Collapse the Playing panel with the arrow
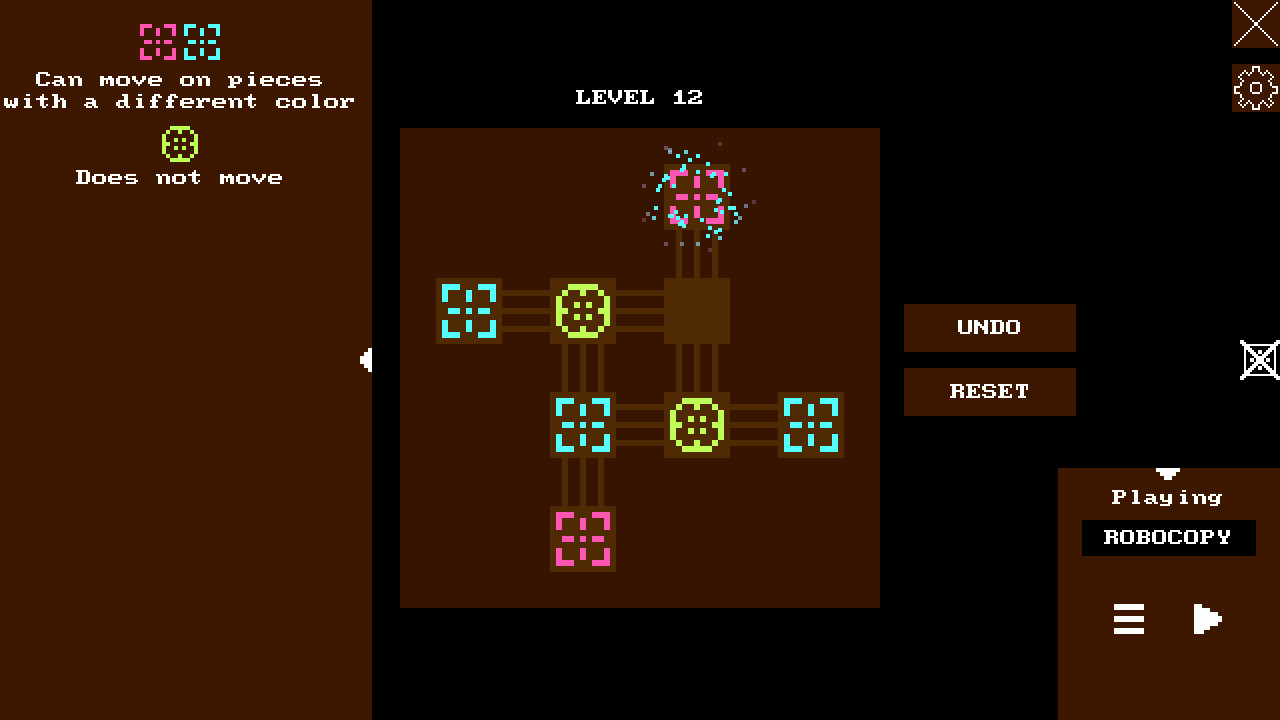1280x720 pixels. pyautogui.click(x=1167, y=474)
